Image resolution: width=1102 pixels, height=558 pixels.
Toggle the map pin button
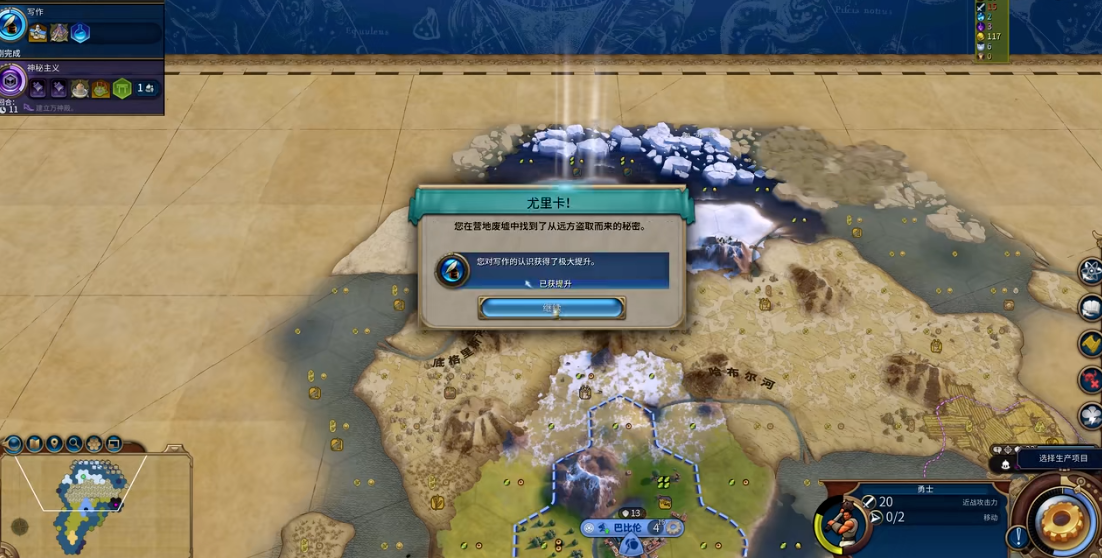[54, 443]
